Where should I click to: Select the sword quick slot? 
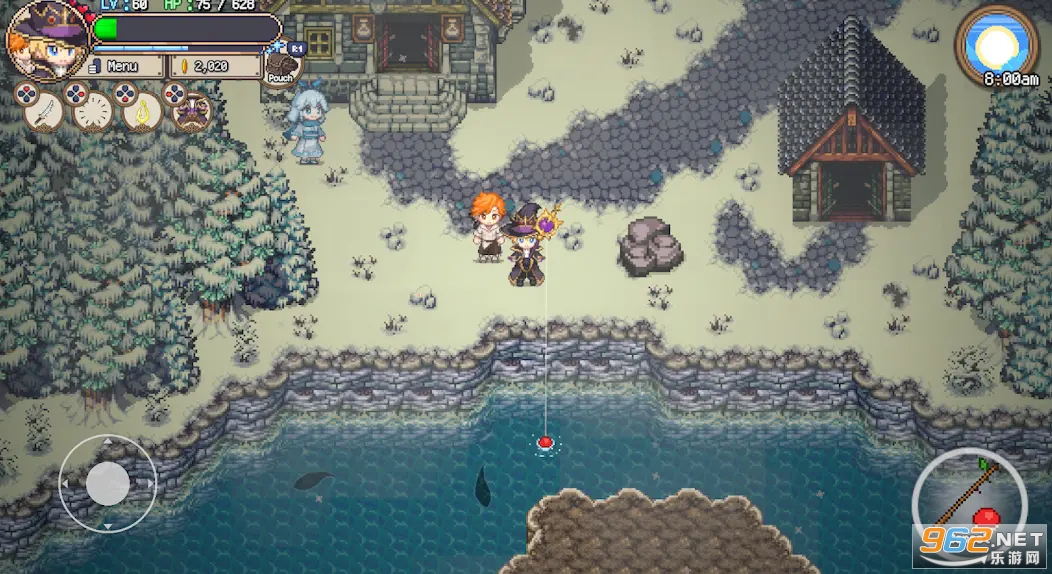(42, 111)
